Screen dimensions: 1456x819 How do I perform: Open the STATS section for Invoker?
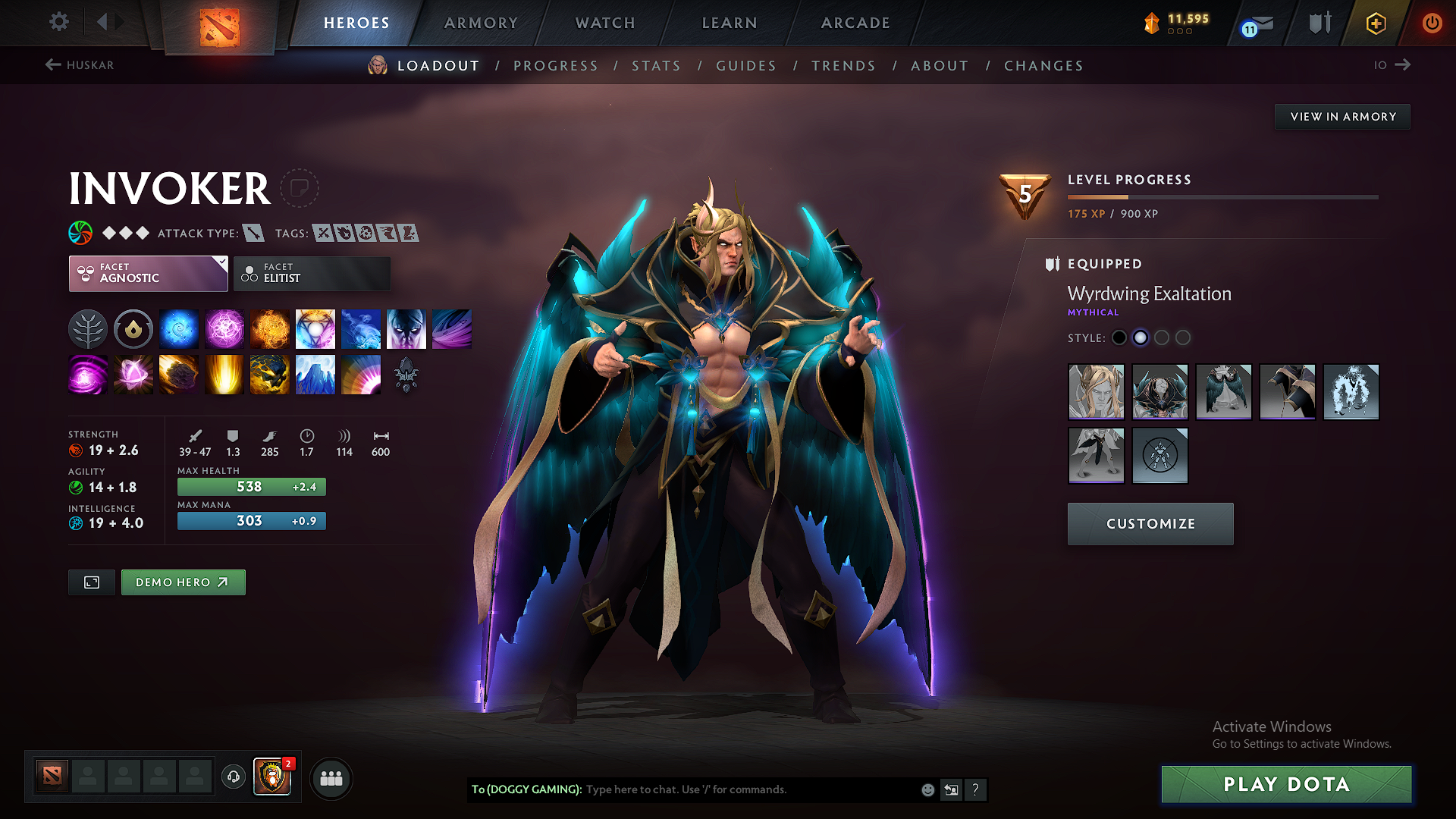(x=656, y=65)
